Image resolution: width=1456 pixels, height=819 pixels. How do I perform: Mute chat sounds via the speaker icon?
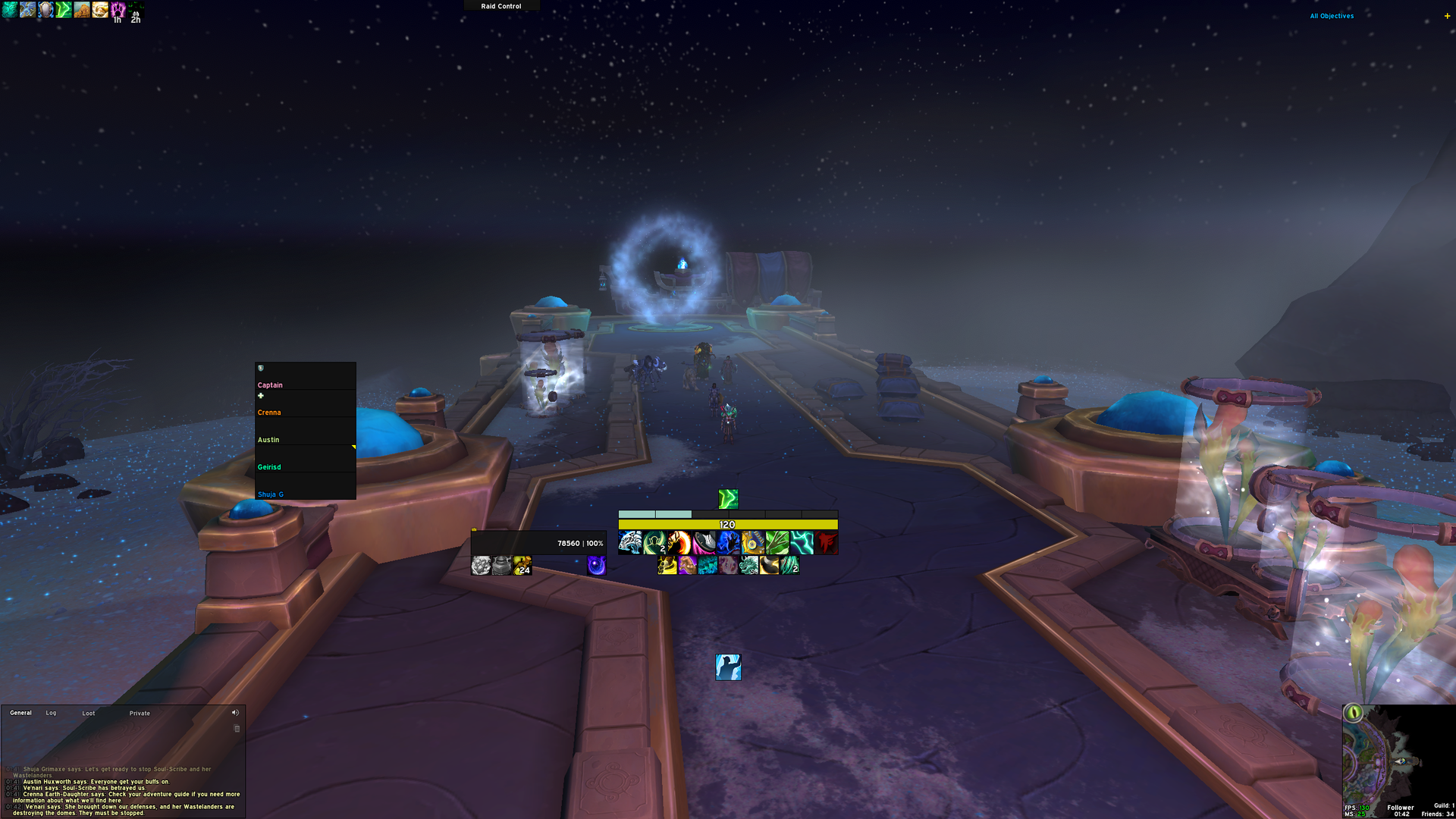click(235, 712)
